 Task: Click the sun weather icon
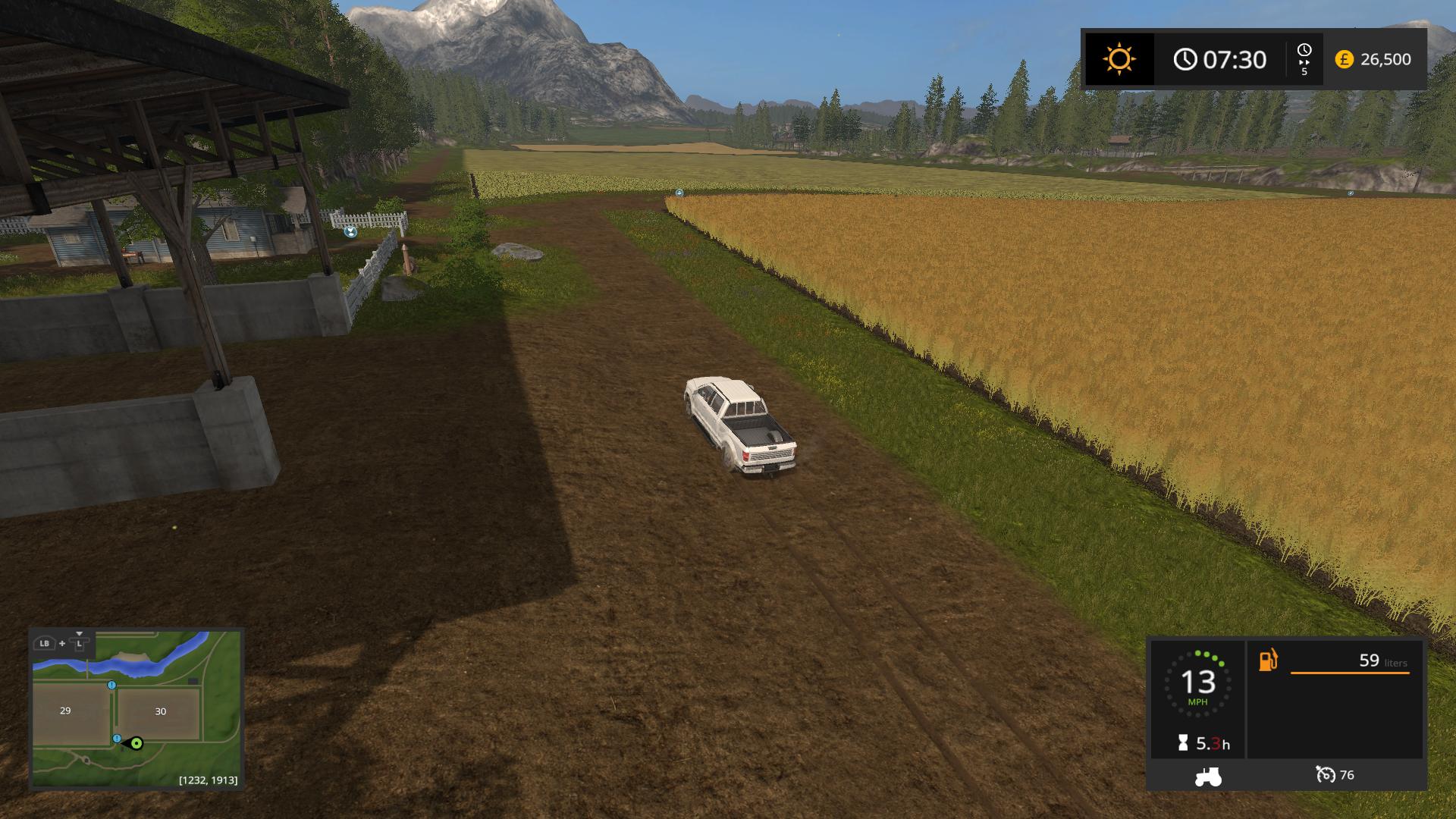[x=1119, y=59]
